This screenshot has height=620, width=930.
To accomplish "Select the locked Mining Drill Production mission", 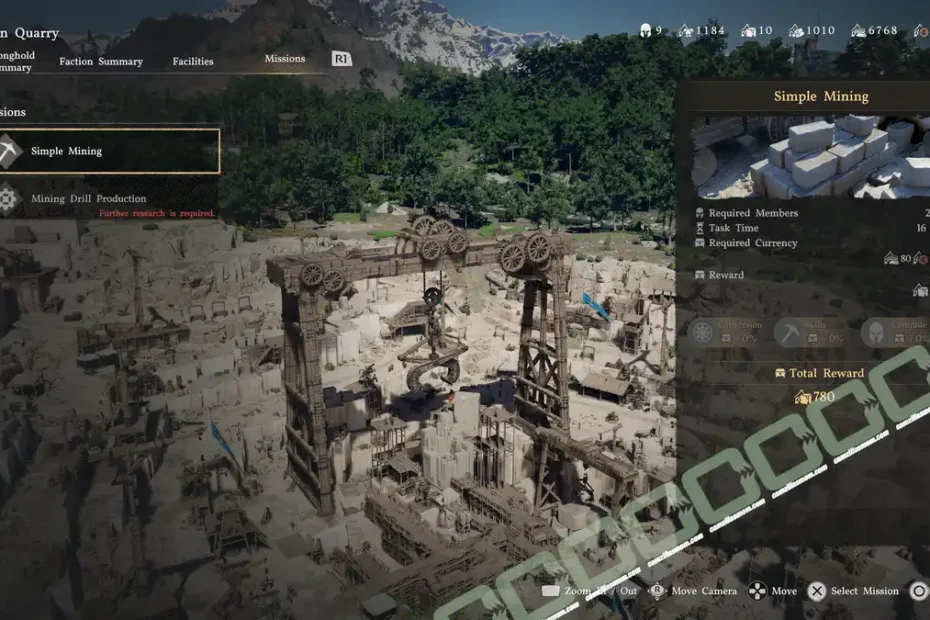I will pos(90,199).
